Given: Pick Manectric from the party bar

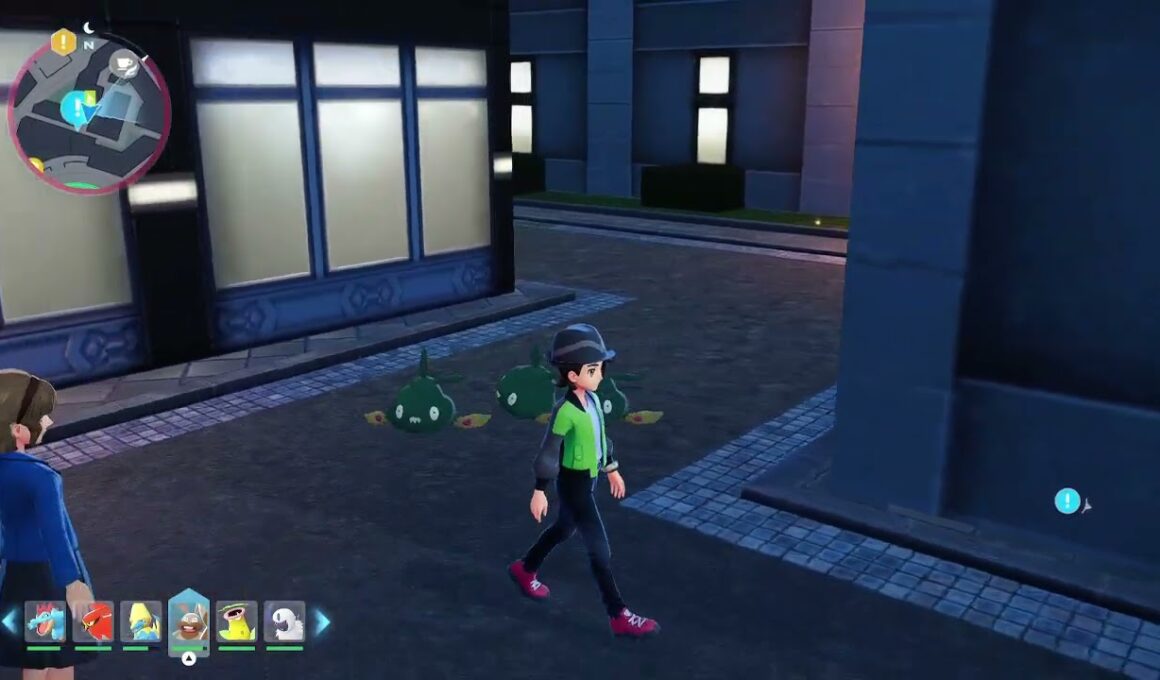Looking at the screenshot, I should click(141, 622).
